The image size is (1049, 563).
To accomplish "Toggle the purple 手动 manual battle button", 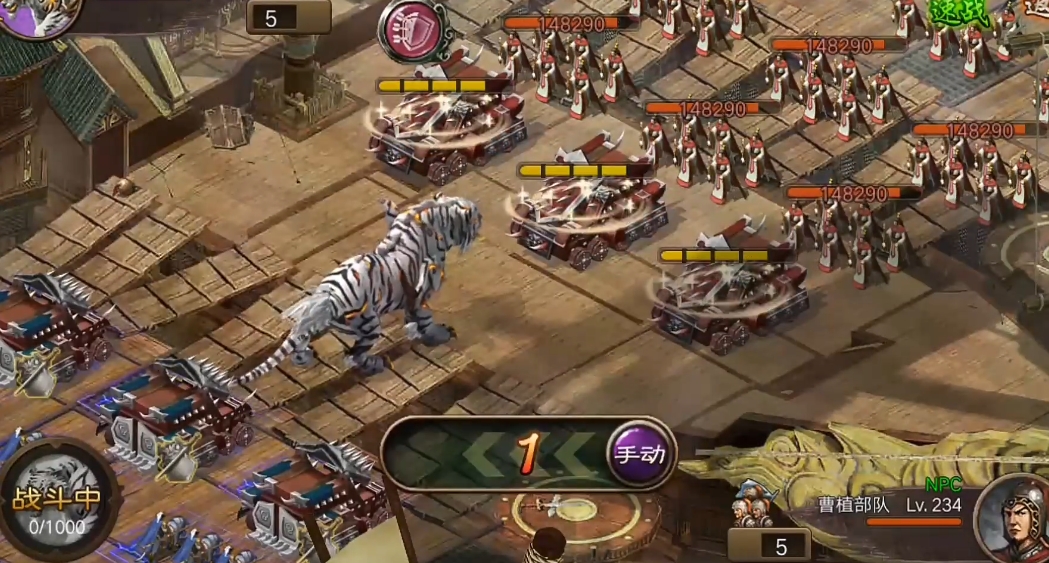I will pos(640,455).
